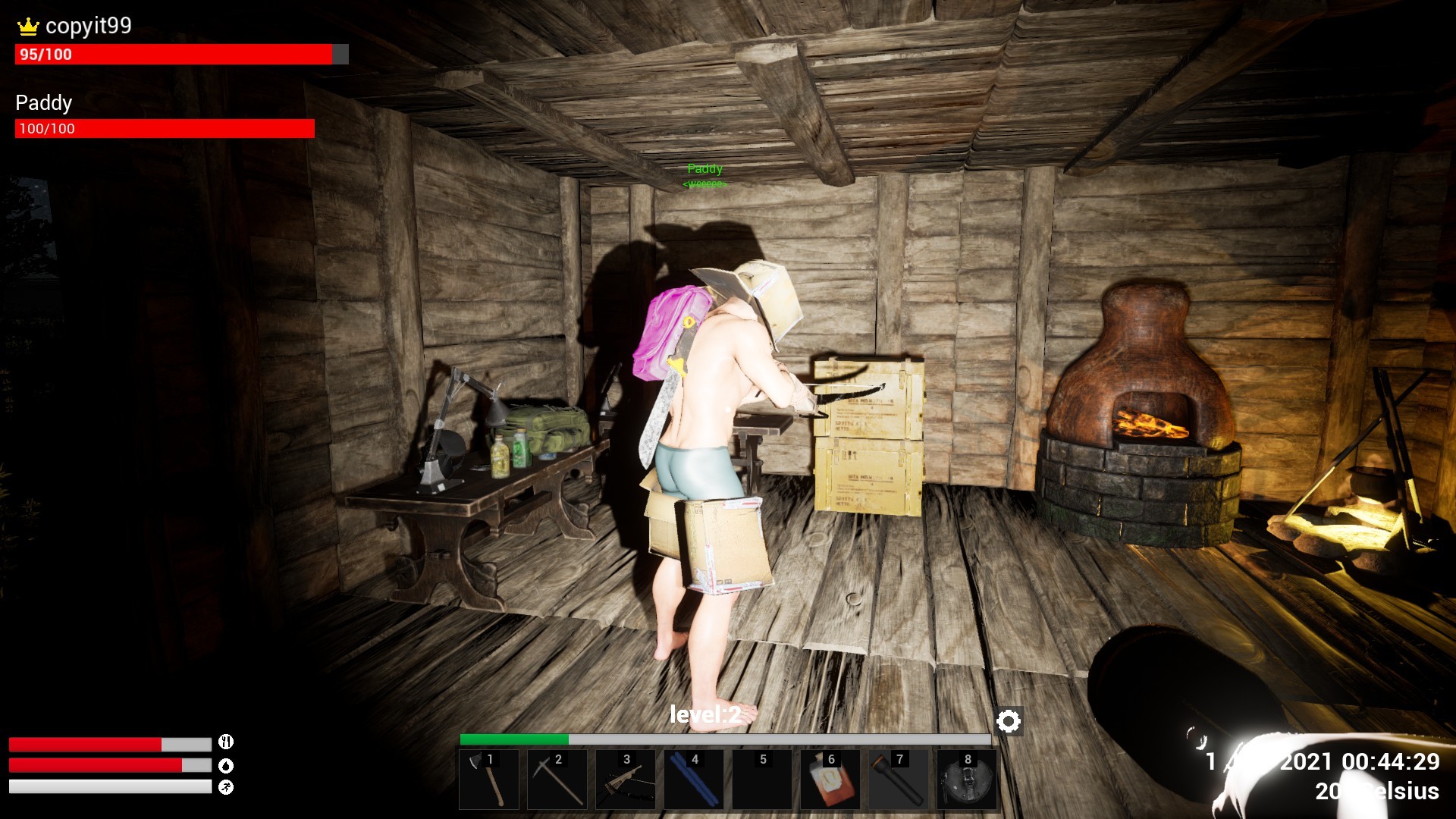Viewport: 1456px width, 819px height.
Task: Click the stamina runner icon
Action: [x=225, y=787]
